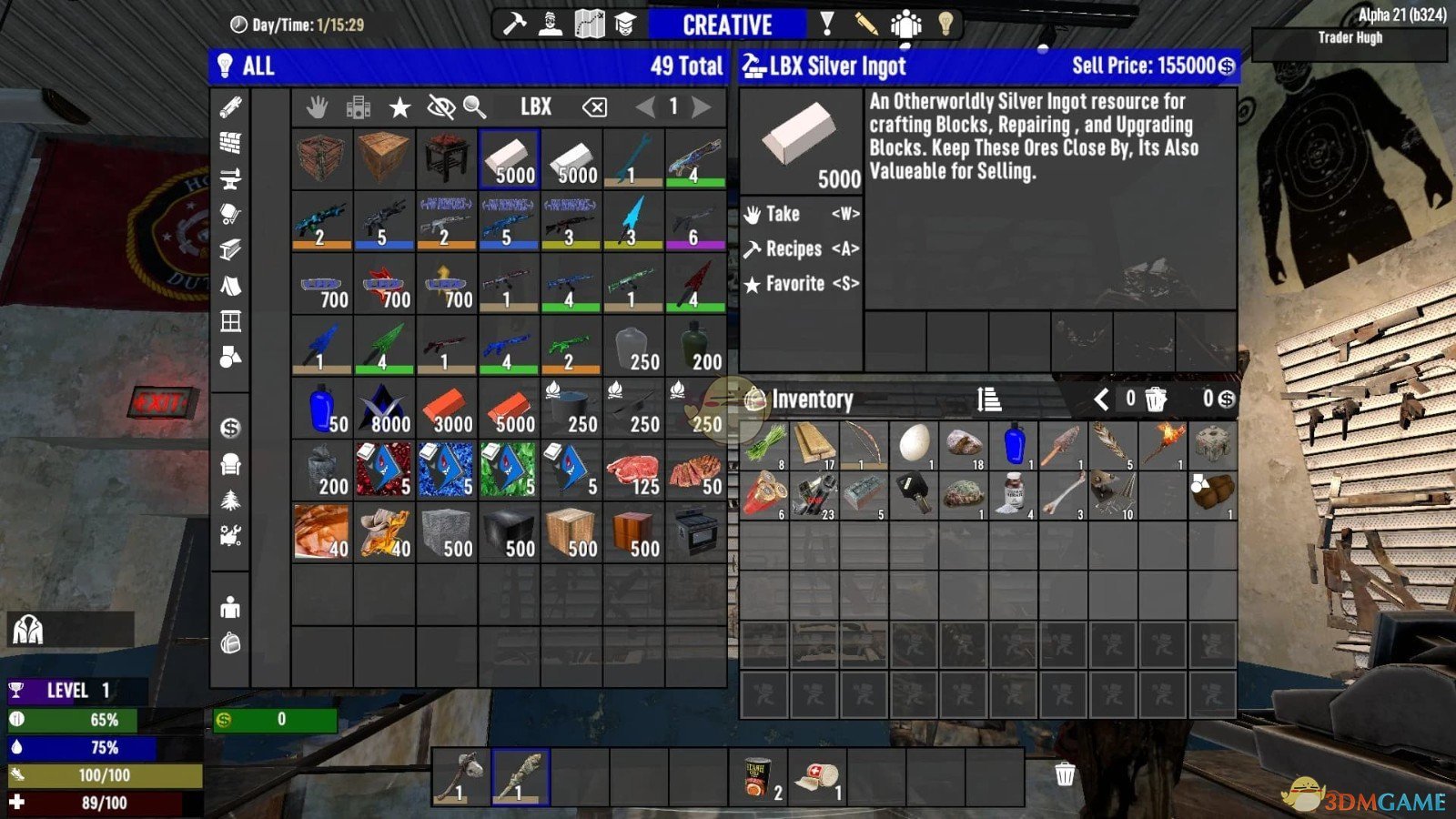1456x819 pixels.
Task: Go to next page with right arrow
Action: tap(701, 106)
